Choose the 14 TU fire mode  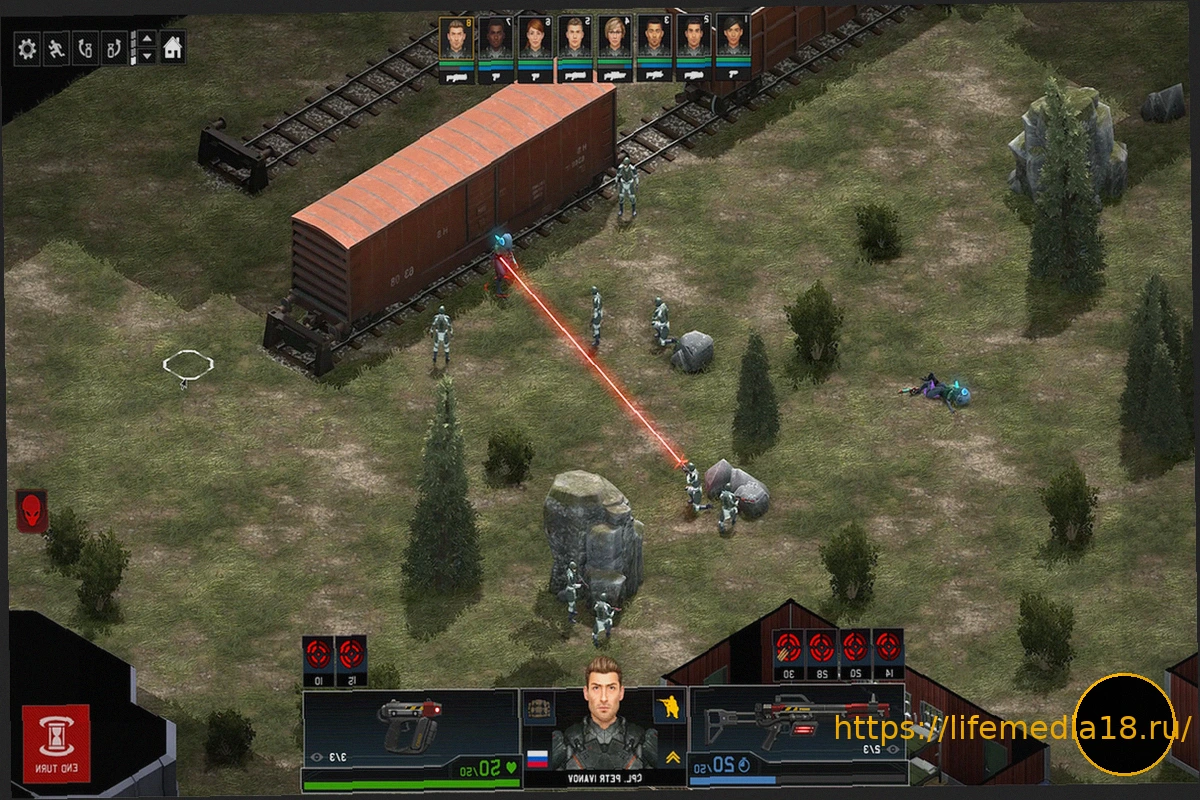(887, 650)
